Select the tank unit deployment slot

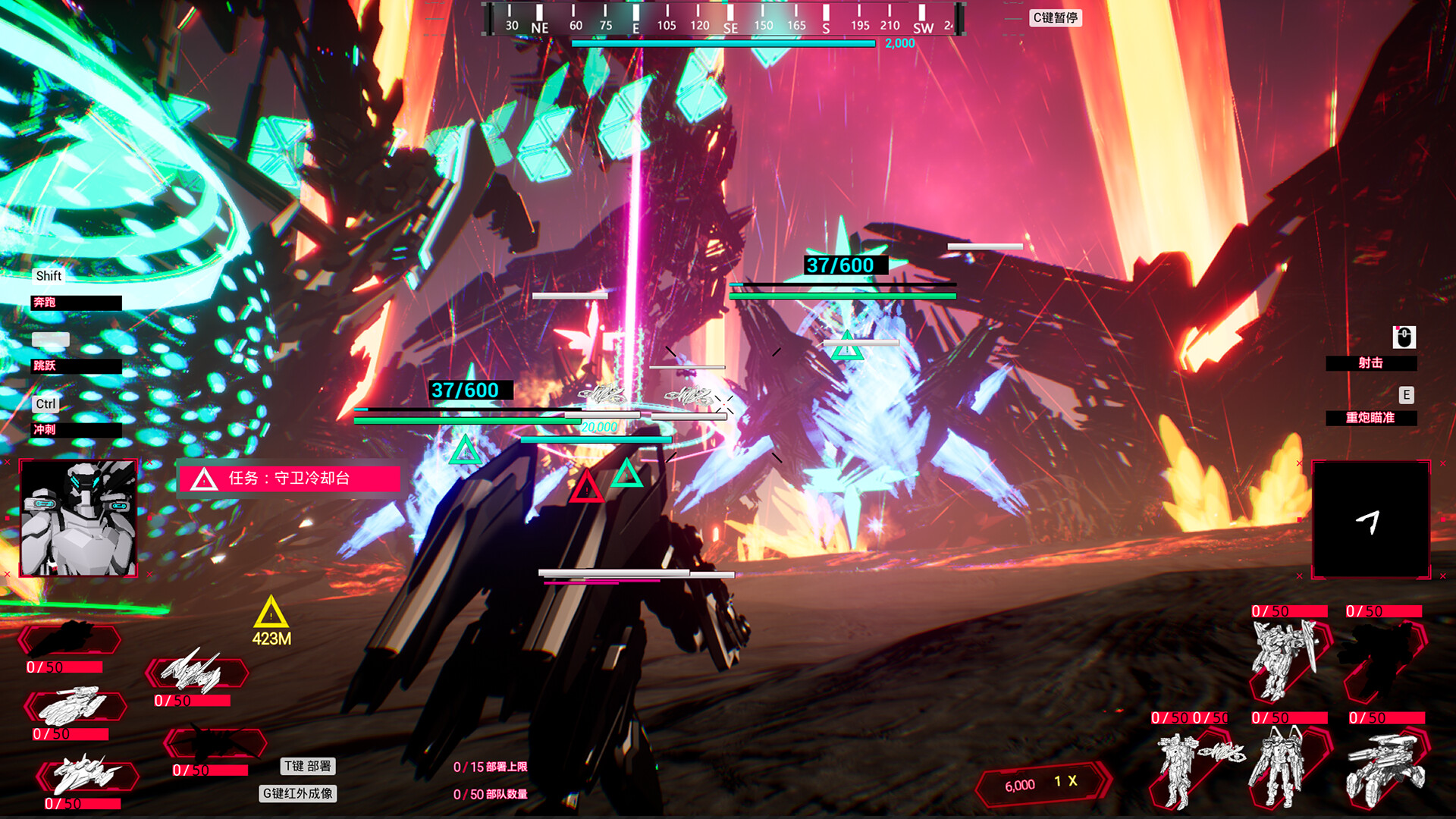click(x=74, y=707)
